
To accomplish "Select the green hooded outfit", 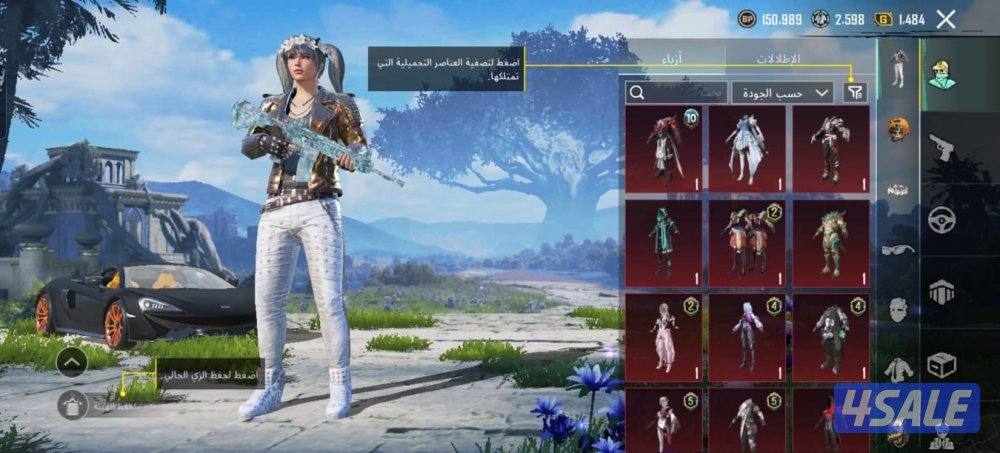I will tap(663, 242).
